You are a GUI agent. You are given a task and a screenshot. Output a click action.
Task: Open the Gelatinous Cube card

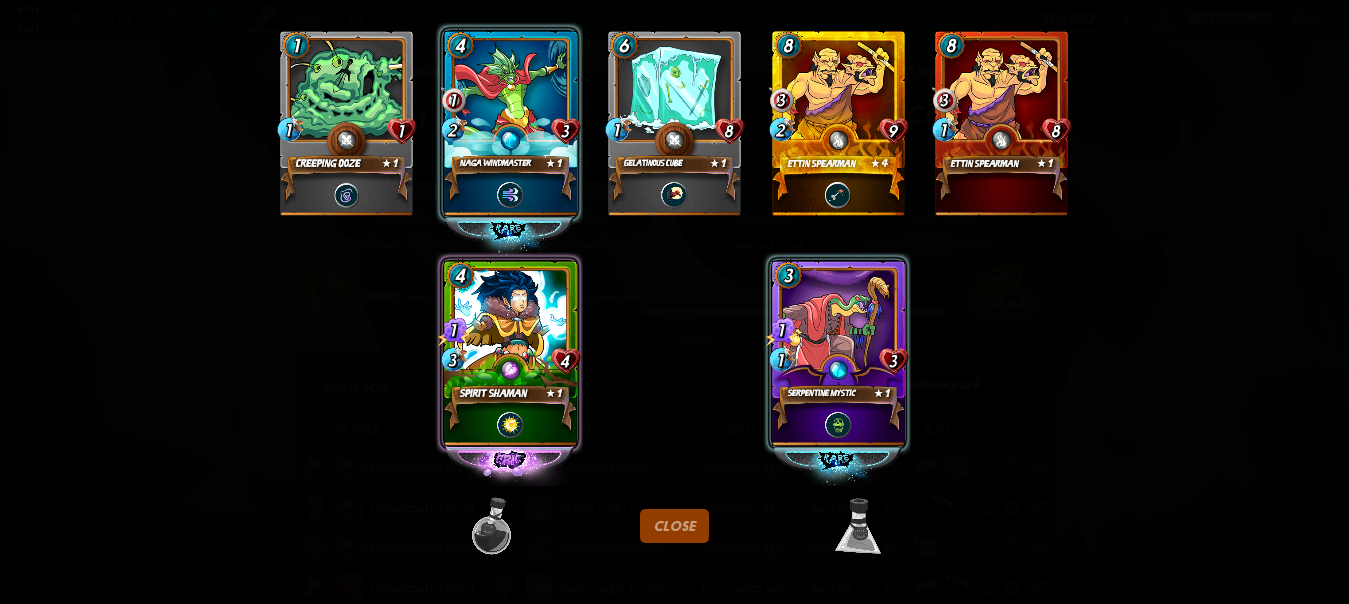(x=674, y=123)
